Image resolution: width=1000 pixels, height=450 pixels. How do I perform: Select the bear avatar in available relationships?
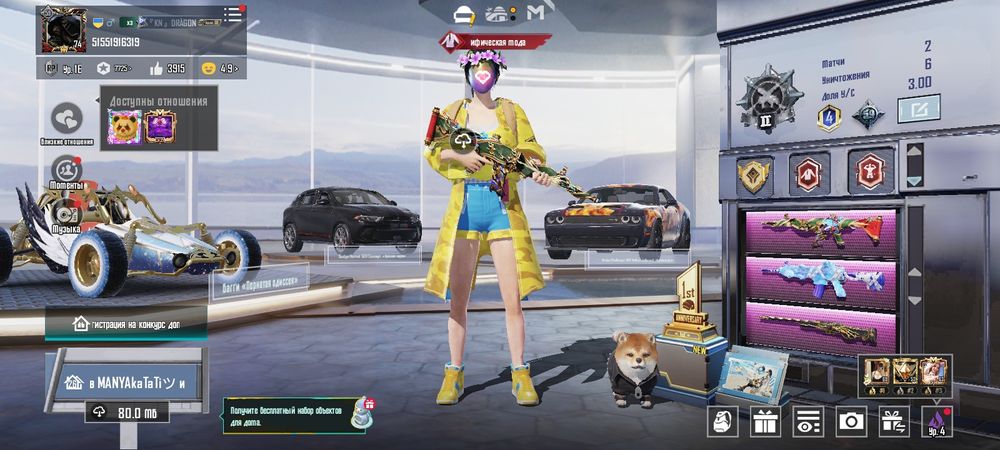pyautogui.click(x=125, y=127)
